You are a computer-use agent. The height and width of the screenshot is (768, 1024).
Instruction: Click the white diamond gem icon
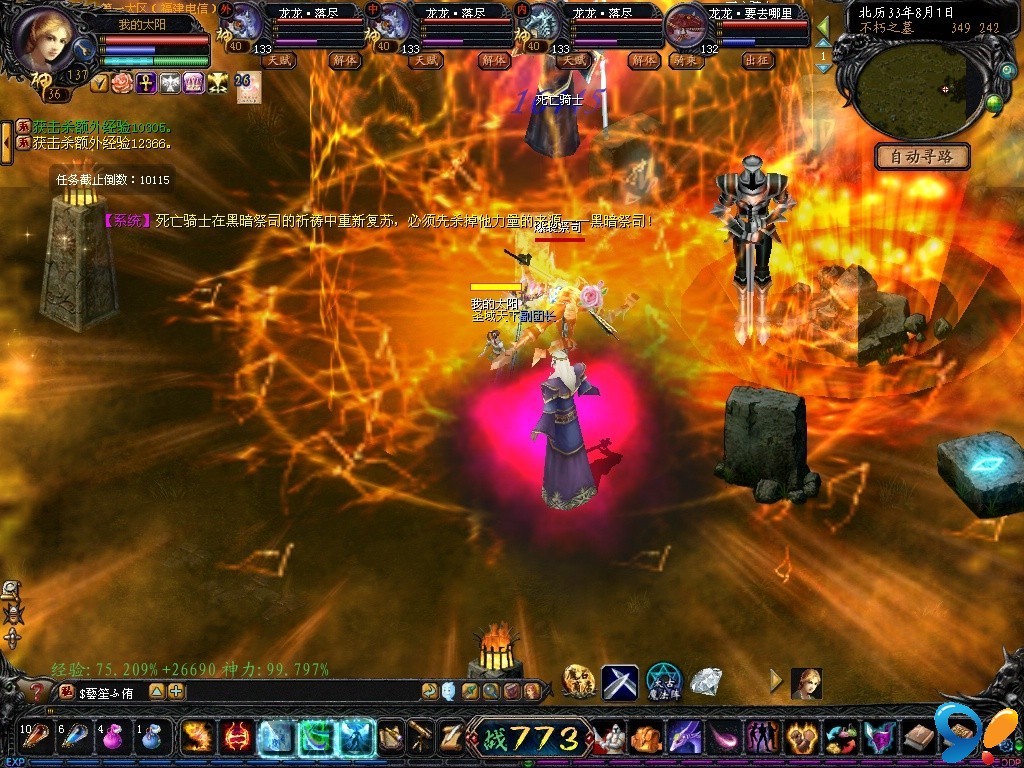707,681
